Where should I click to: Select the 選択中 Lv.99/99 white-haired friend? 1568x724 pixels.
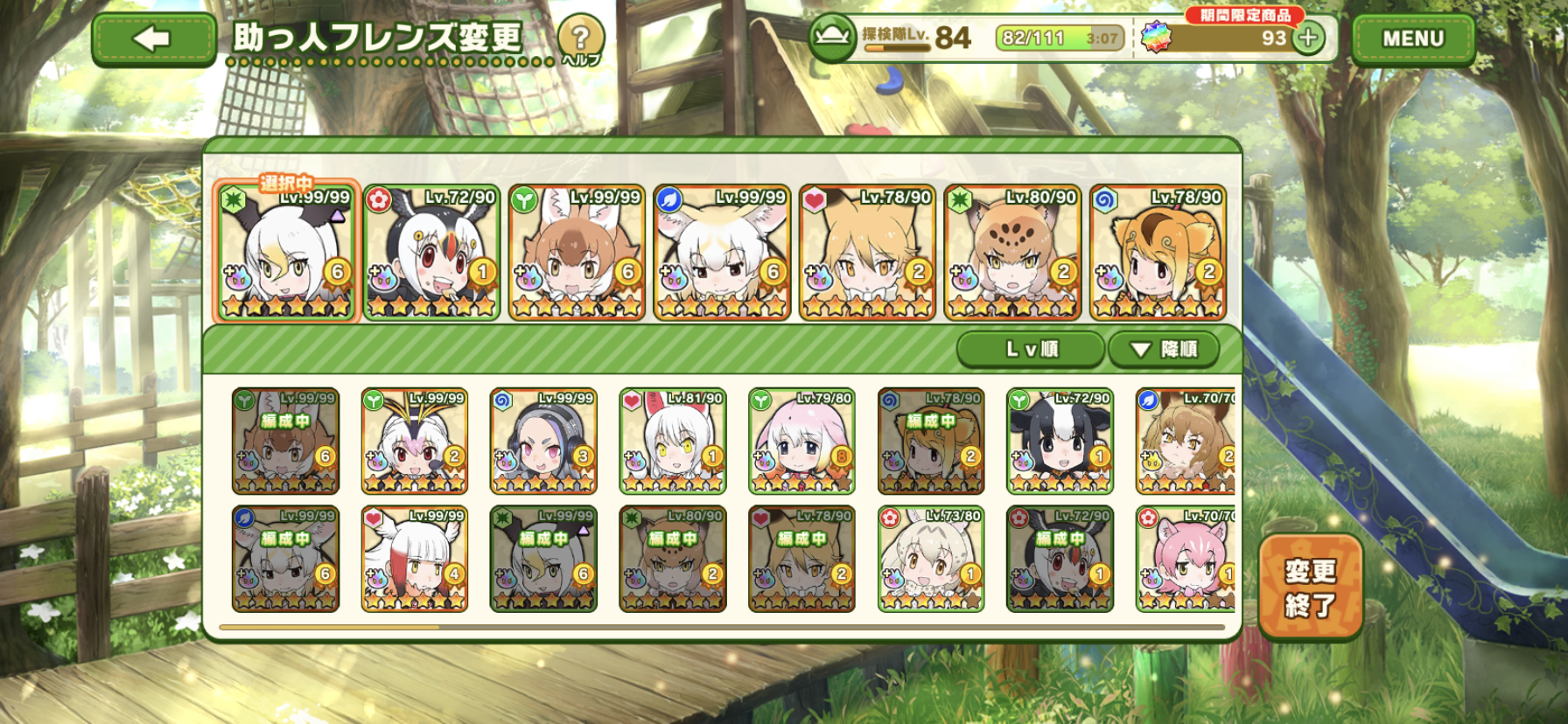pyautogui.click(x=286, y=253)
